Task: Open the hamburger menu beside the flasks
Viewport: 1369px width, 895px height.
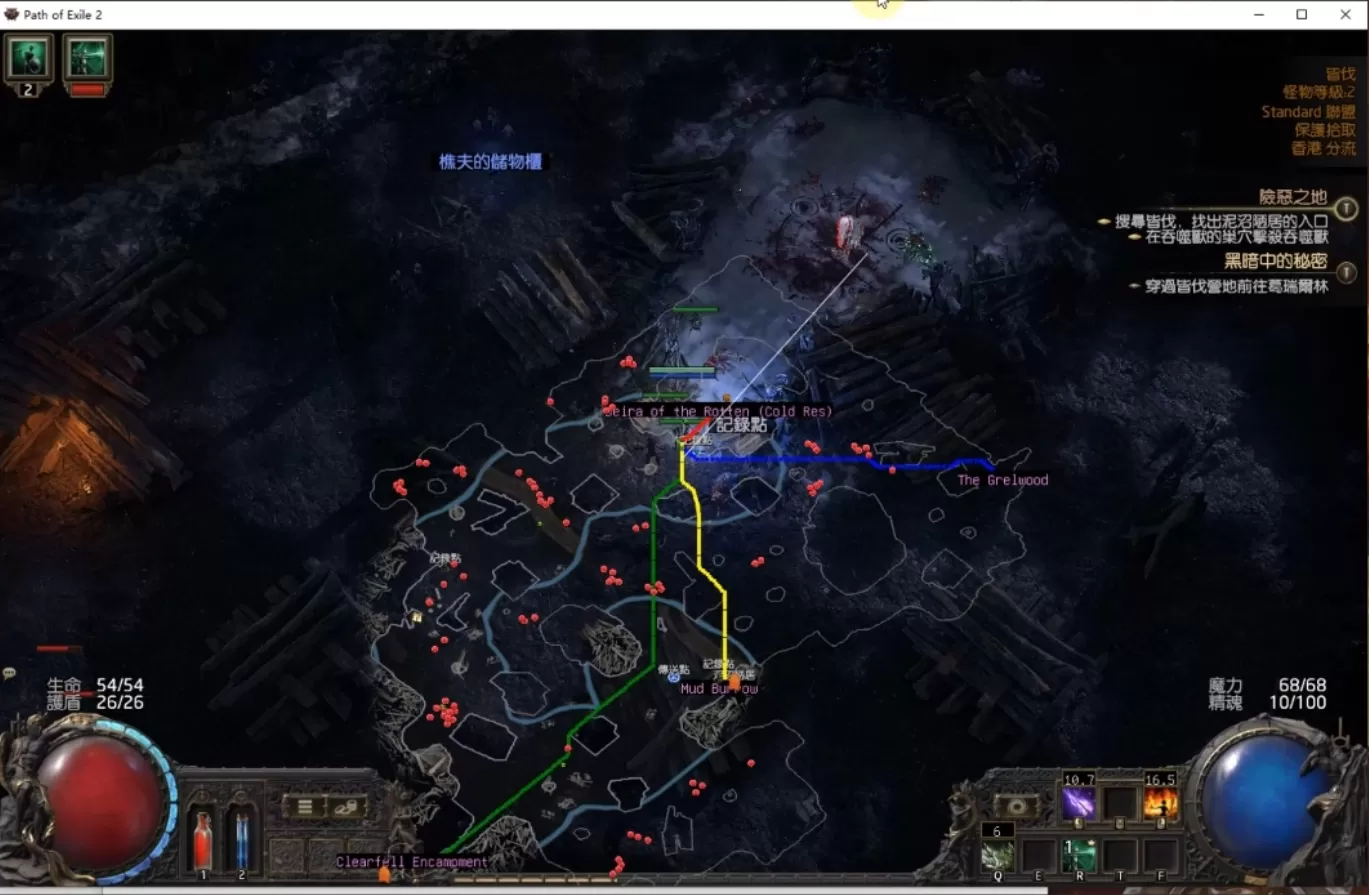Action: click(304, 805)
